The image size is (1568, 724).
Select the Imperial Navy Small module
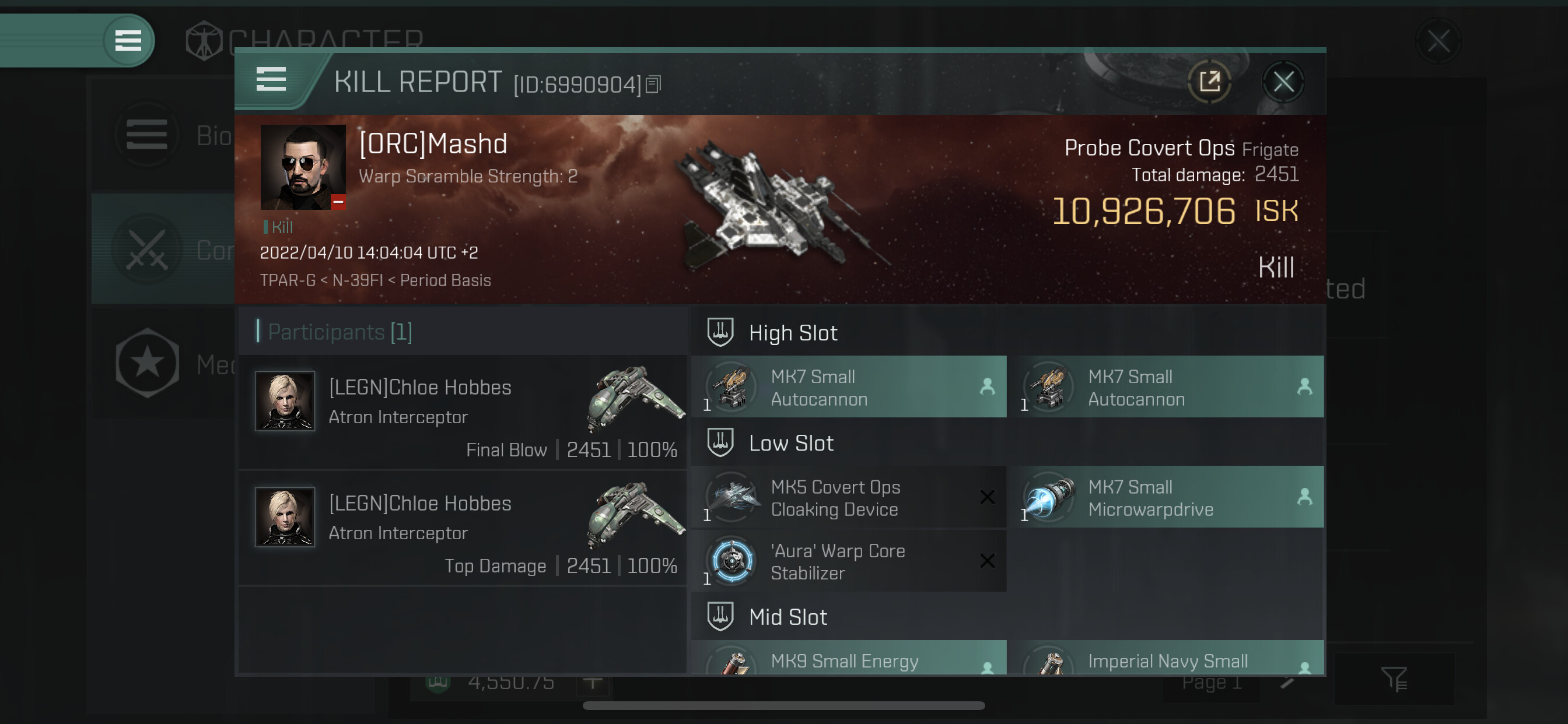(x=1165, y=659)
